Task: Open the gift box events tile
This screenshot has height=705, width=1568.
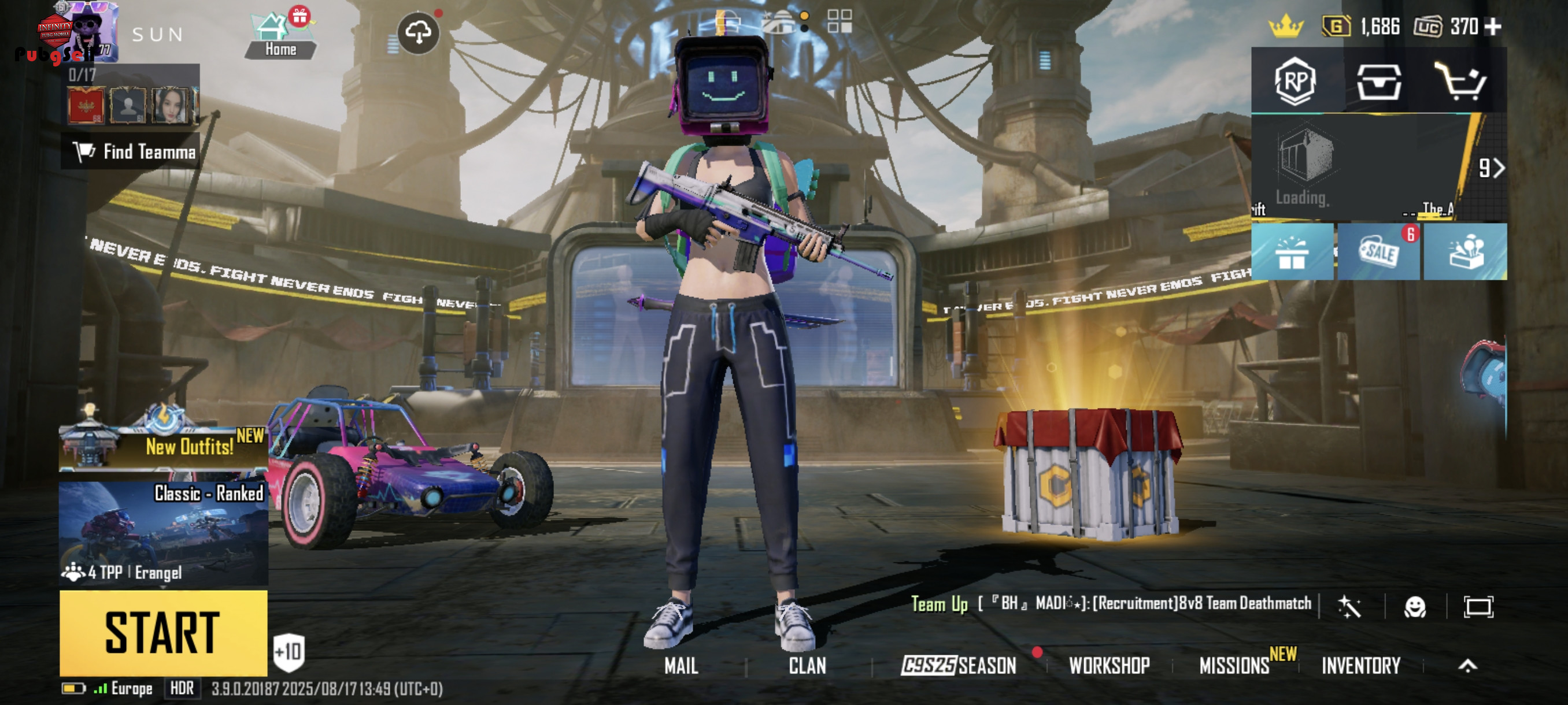Action: tap(1292, 252)
